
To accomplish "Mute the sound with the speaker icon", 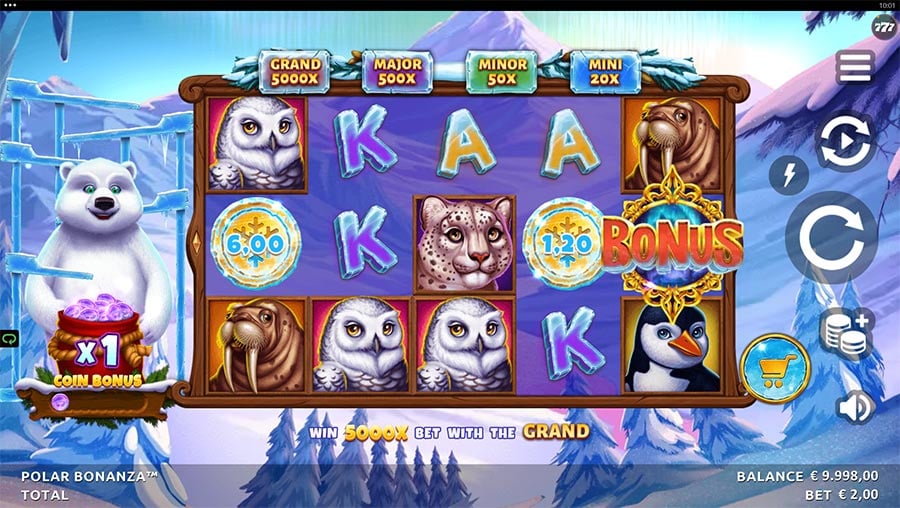I will point(855,407).
